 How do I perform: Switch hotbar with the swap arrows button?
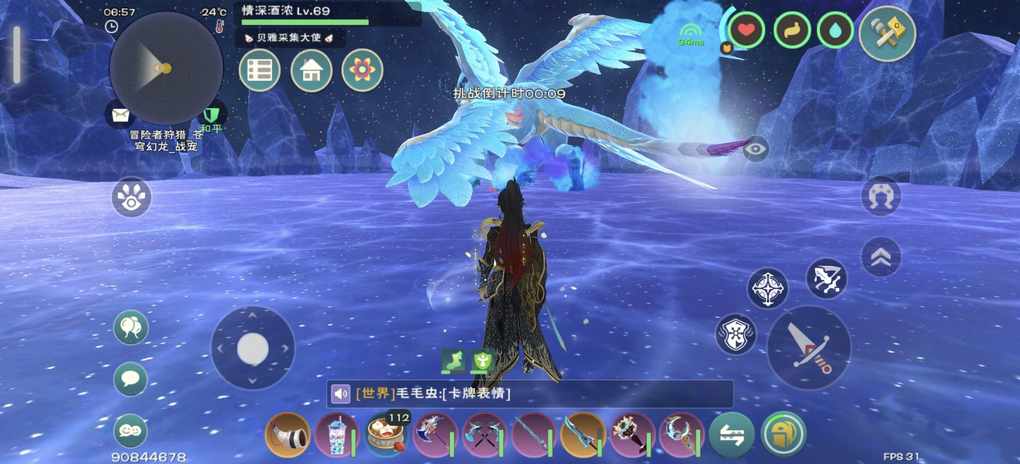coord(732,435)
